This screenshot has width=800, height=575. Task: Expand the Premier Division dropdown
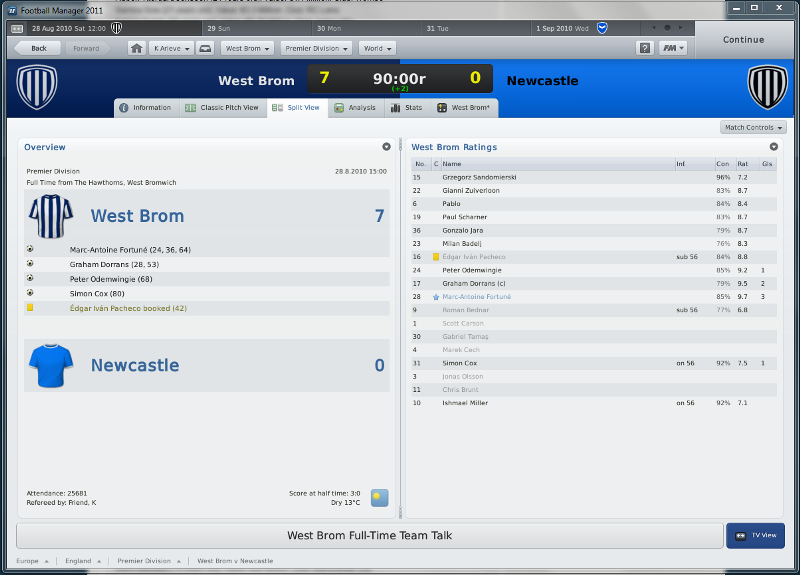317,48
